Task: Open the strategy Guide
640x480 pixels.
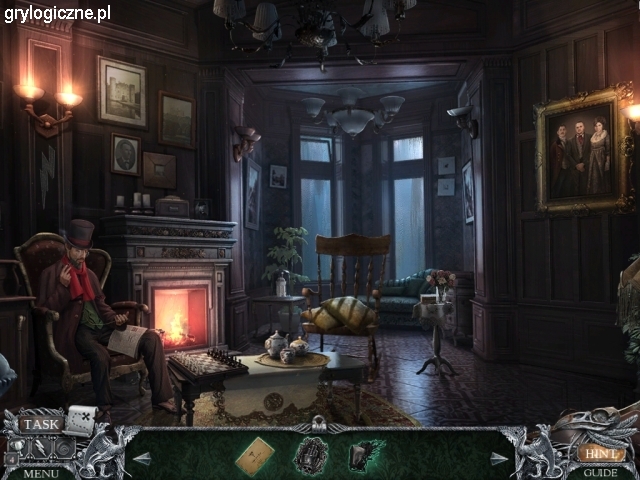Action: (x=601, y=472)
